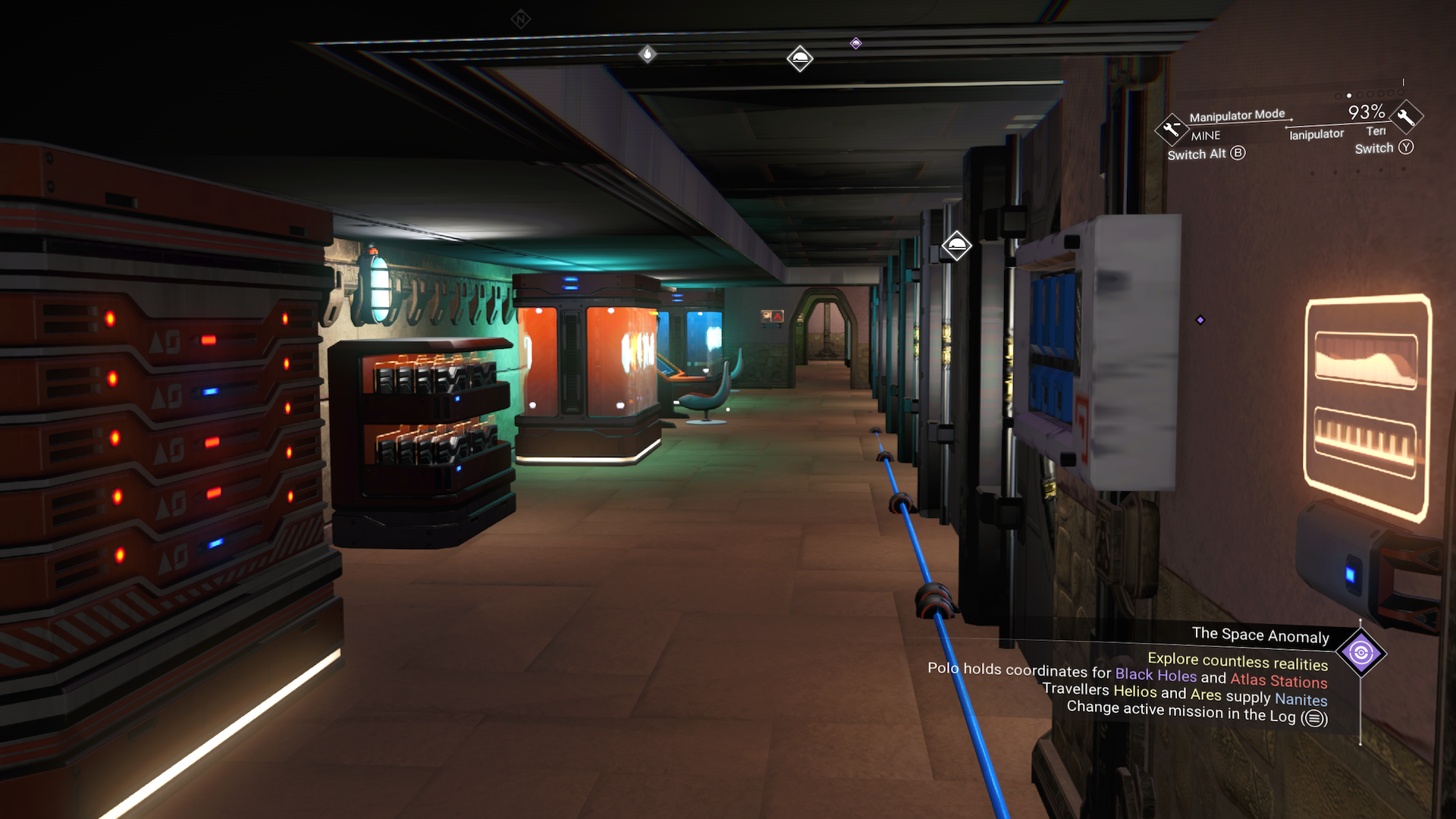
Task: Select the flame marker on the compass
Action: [647, 54]
